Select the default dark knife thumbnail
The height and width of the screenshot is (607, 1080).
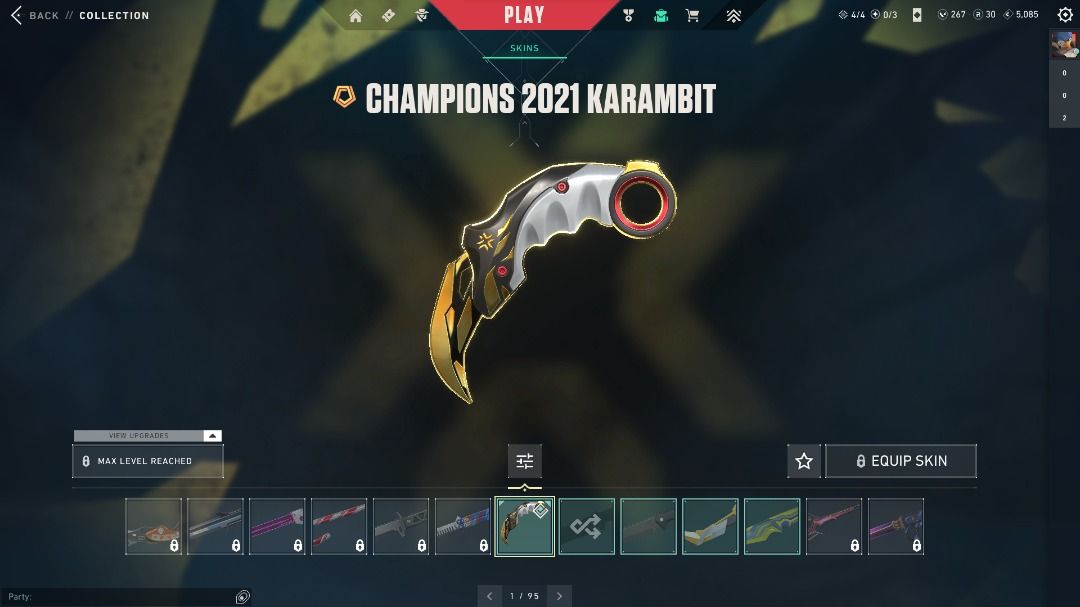pos(648,526)
